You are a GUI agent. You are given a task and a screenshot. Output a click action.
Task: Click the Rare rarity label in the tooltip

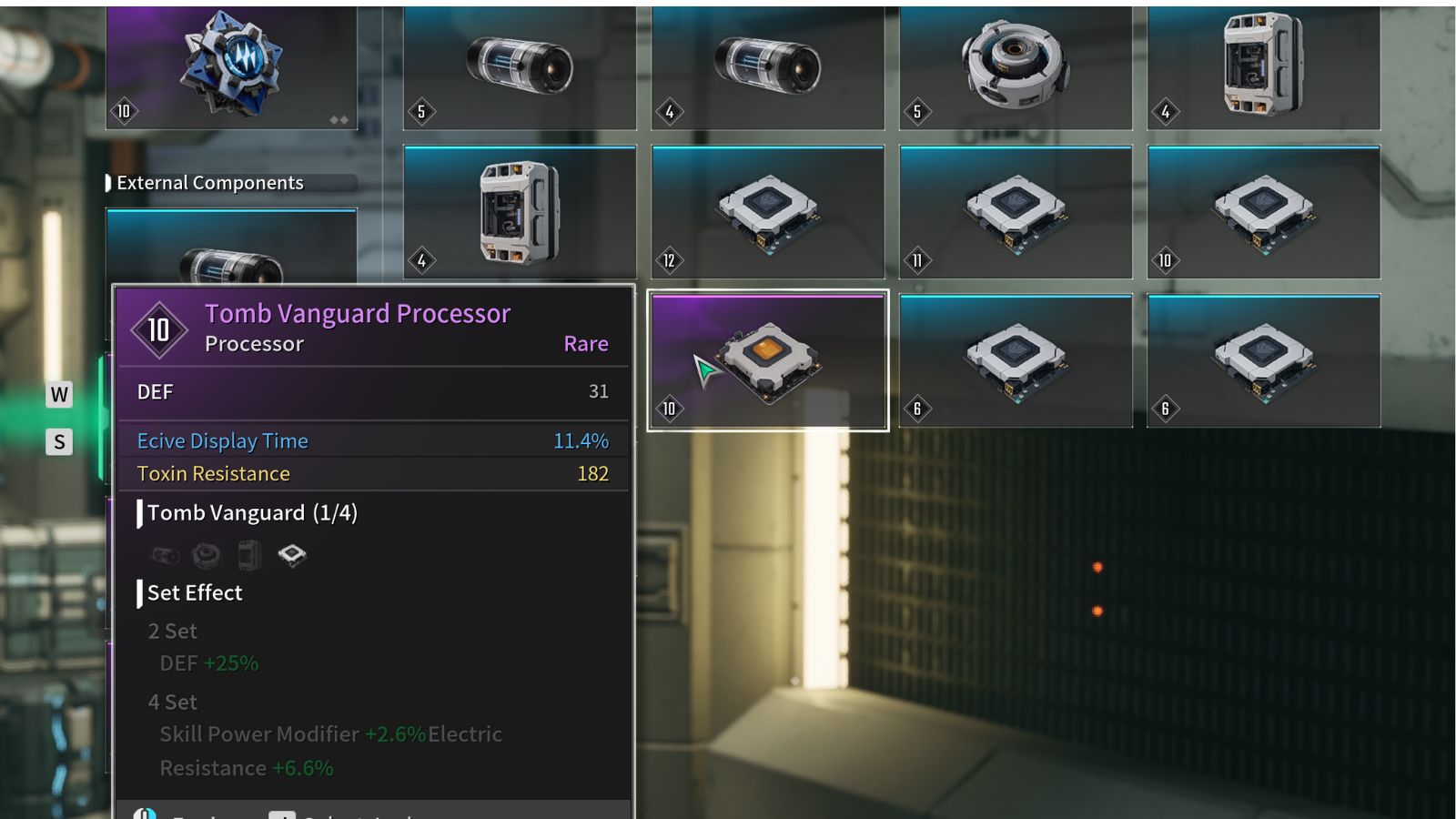[585, 344]
